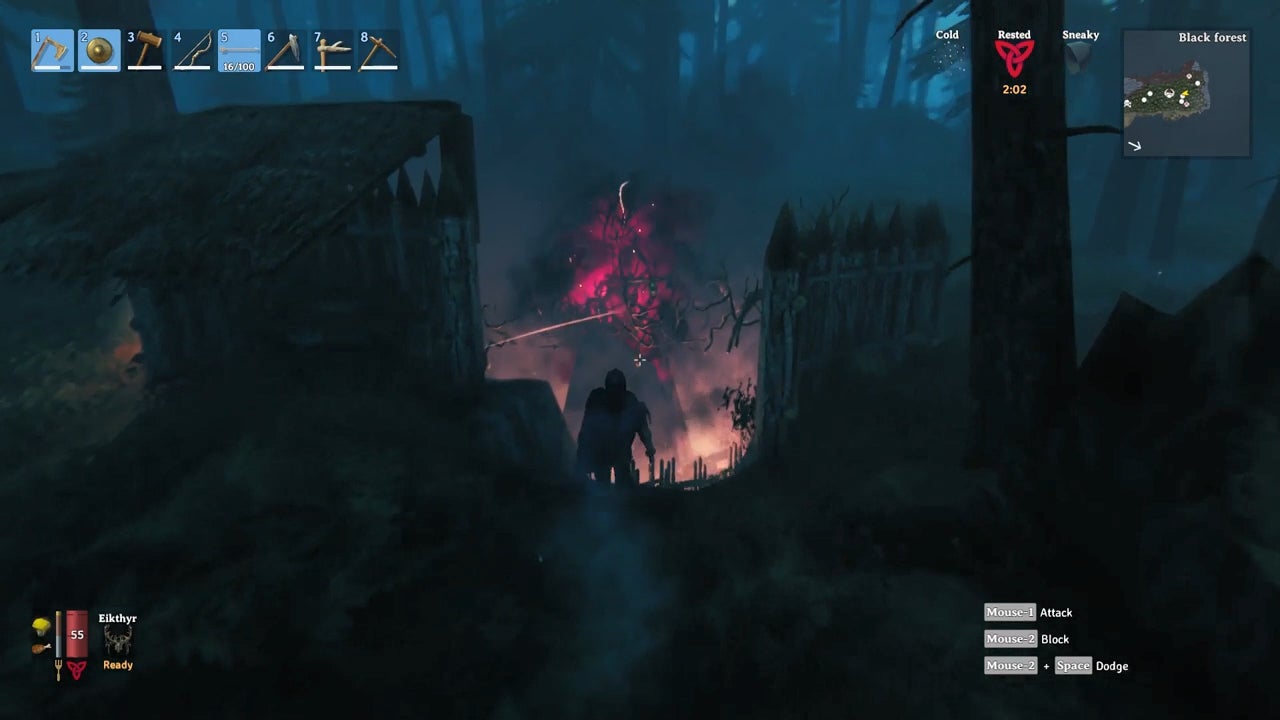Activate the Eikthyr forsaken power icon
1280x720 pixels.
pos(118,640)
